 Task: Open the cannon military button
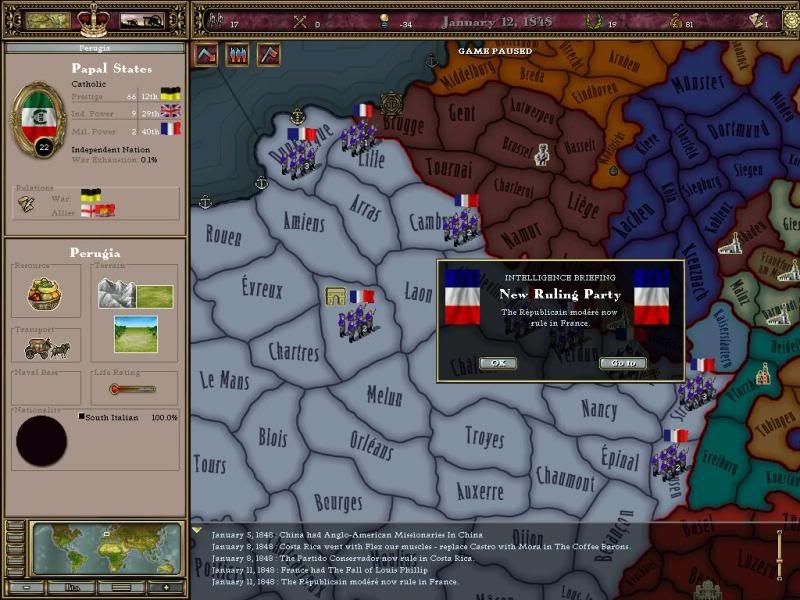click(141, 20)
